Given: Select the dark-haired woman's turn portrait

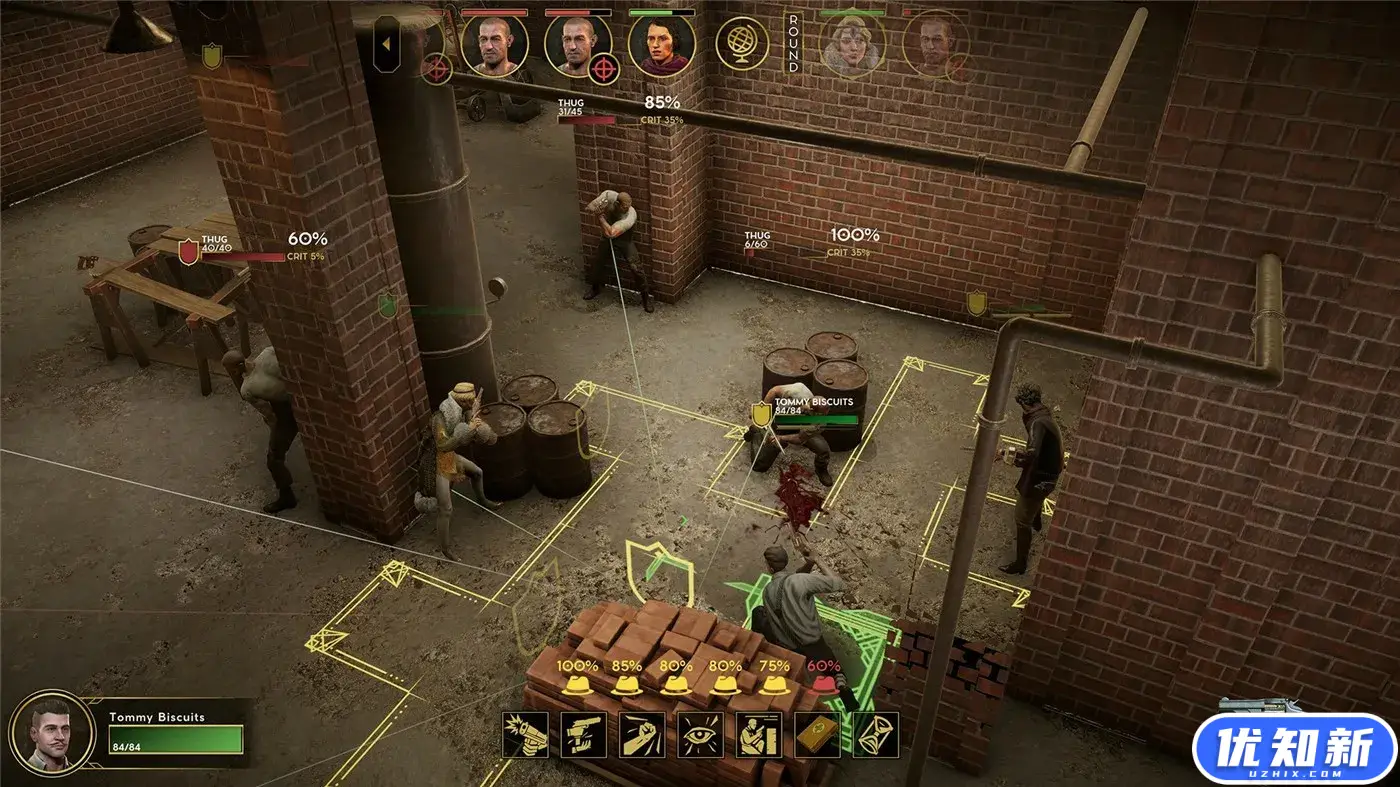Looking at the screenshot, I should (662, 44).
